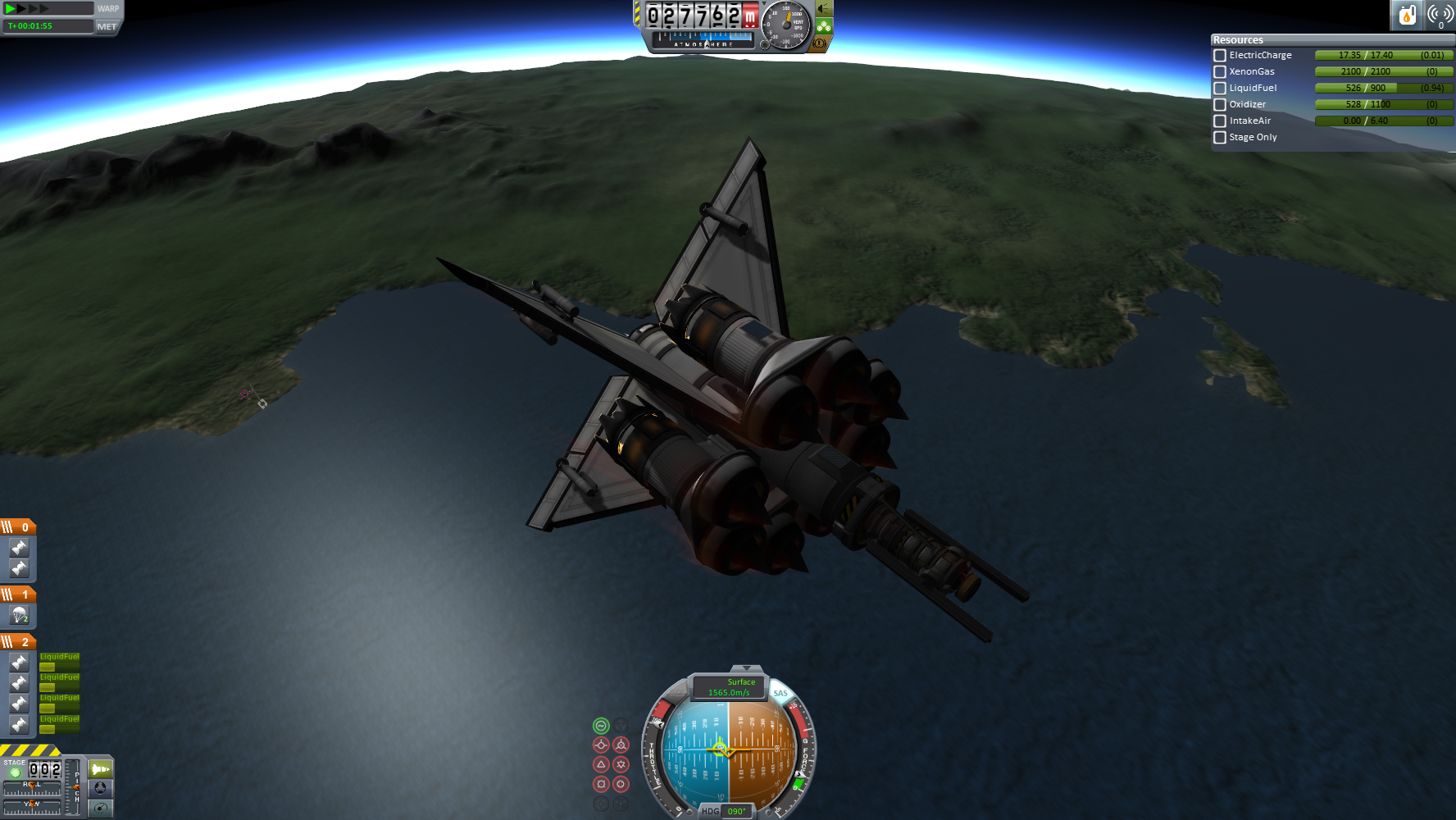Switch to docking mode
This screenshot has width=1456, height=820.
100,788
